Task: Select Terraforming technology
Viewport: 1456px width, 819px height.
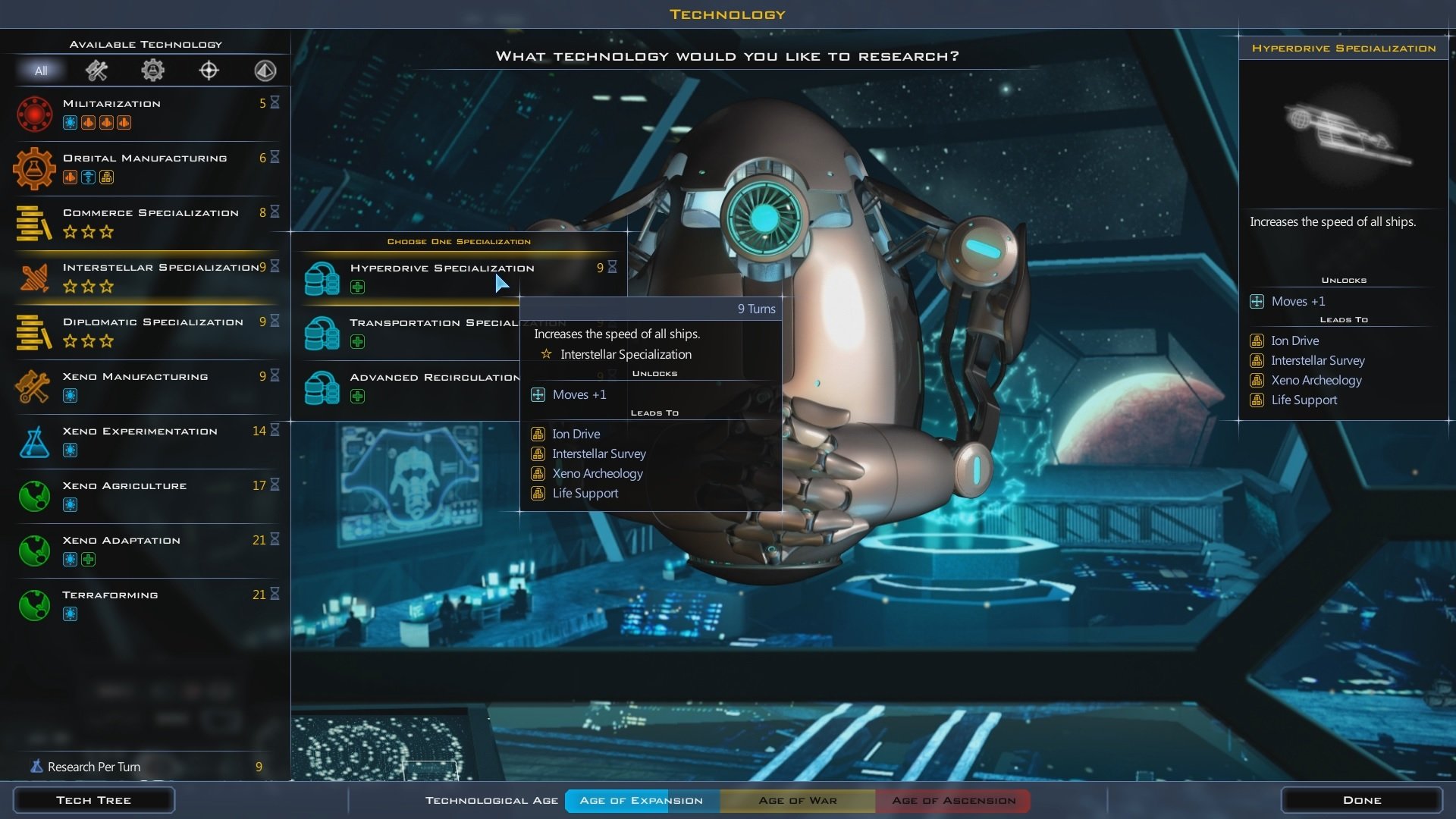Action: 144,604
